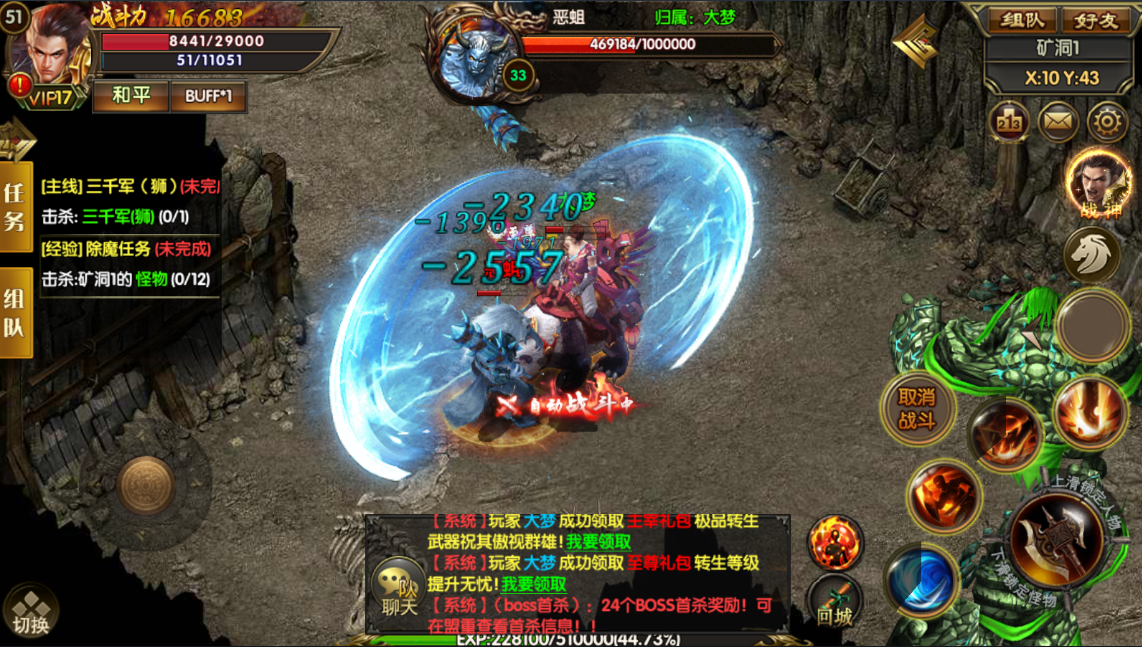The width and height of the screenshot is (1142, 647).
Task: Open the 组队 (team) button at top right
Action: tap(1023, 20)
